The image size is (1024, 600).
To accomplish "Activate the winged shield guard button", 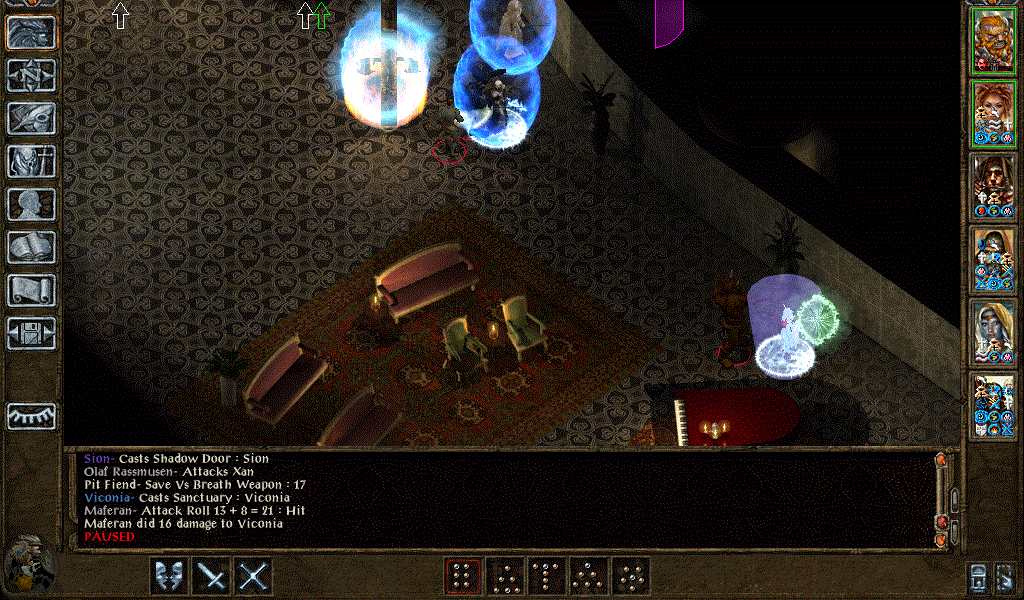I will (x=168, y=576).
